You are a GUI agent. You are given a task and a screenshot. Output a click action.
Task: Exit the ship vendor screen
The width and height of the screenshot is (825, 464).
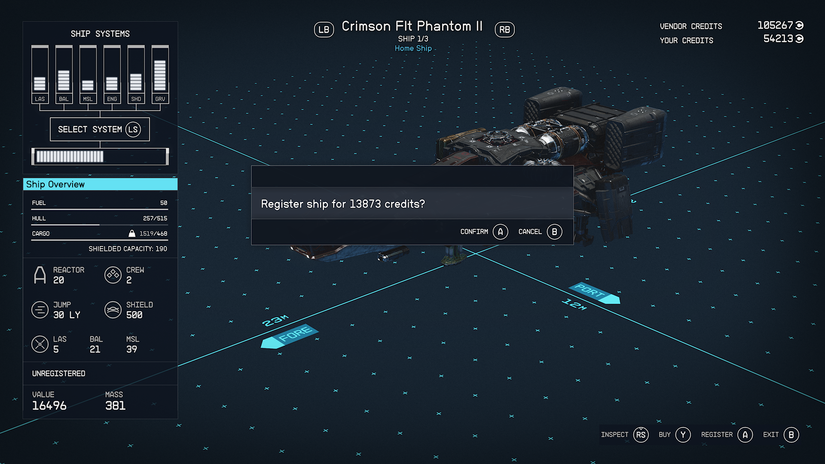781,435
